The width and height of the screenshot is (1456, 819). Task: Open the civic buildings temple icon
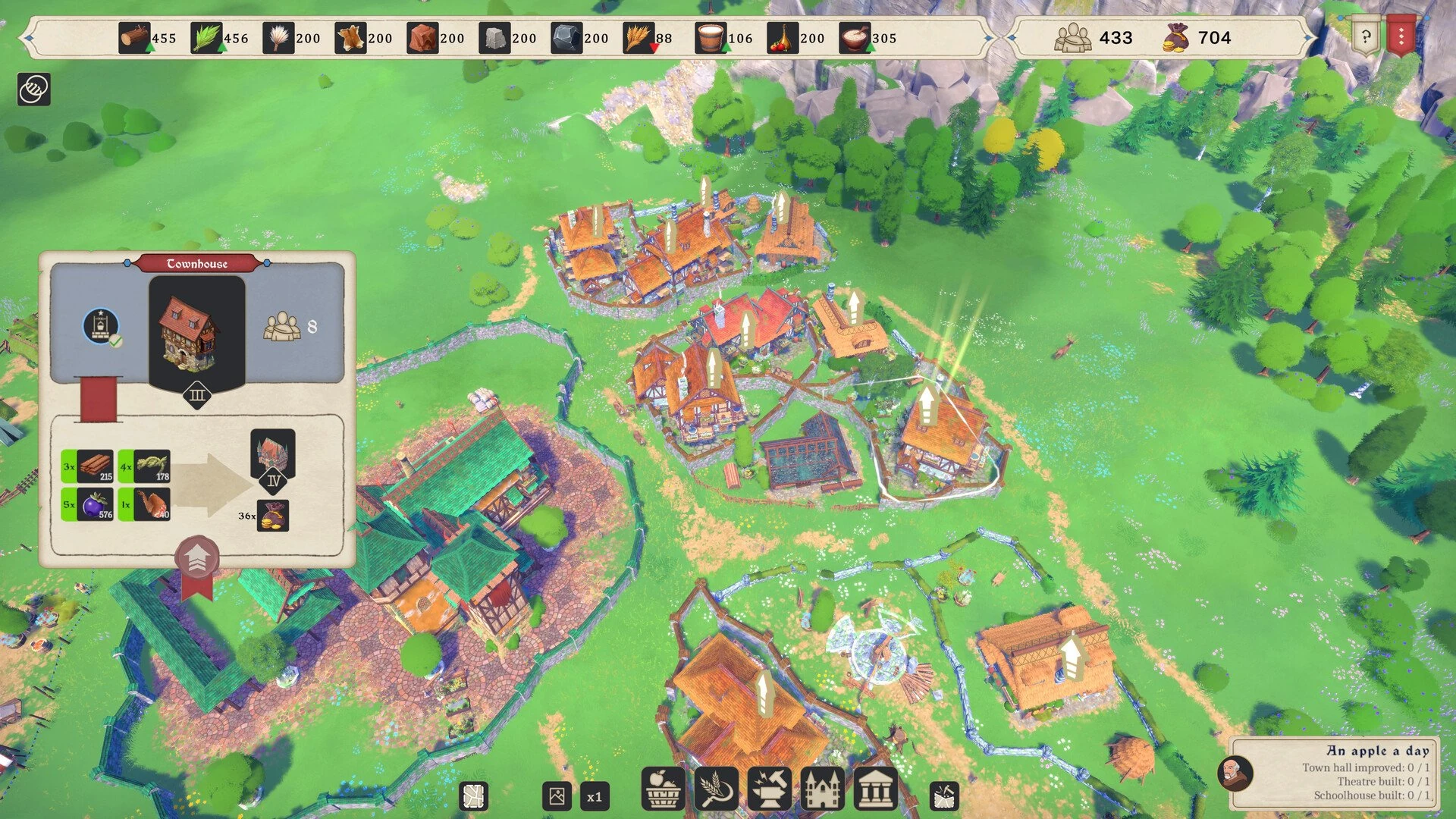pos(878,790)
